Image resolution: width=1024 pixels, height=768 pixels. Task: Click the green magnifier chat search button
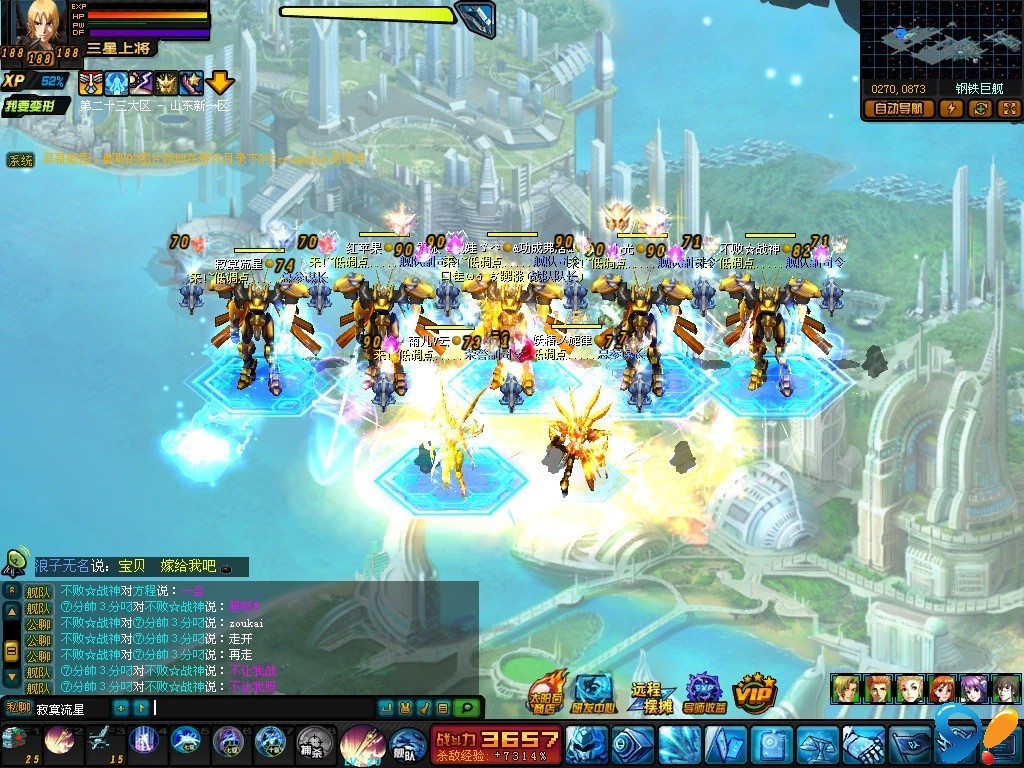465,708
